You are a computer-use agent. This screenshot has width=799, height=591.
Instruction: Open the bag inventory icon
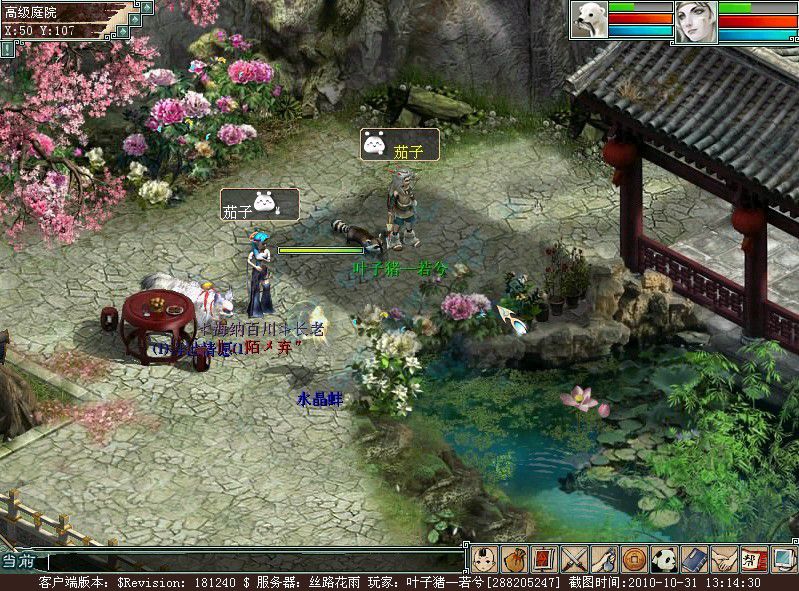click(514, 559)
